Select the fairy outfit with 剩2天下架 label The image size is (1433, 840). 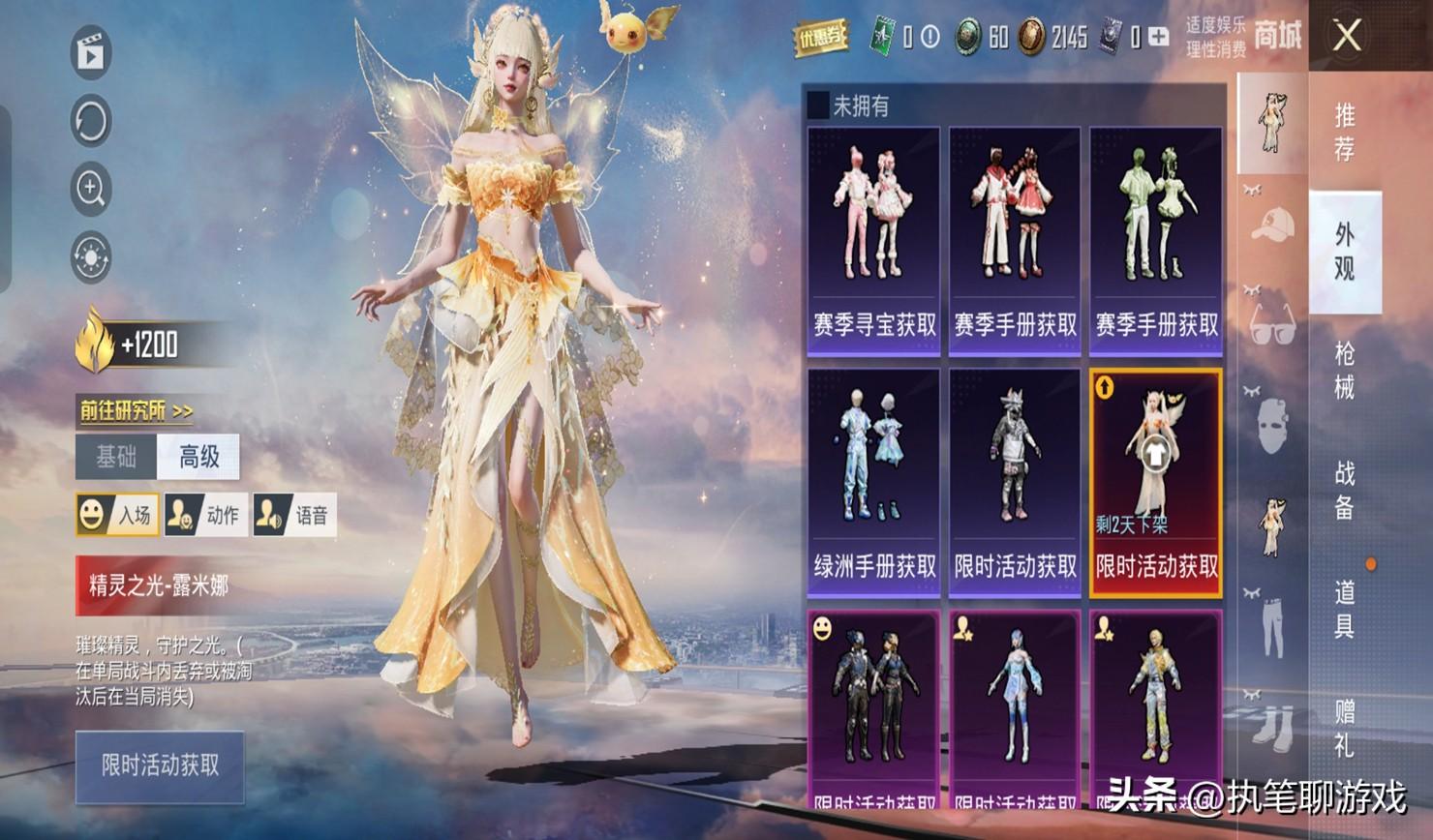[x=1156, y=481]
